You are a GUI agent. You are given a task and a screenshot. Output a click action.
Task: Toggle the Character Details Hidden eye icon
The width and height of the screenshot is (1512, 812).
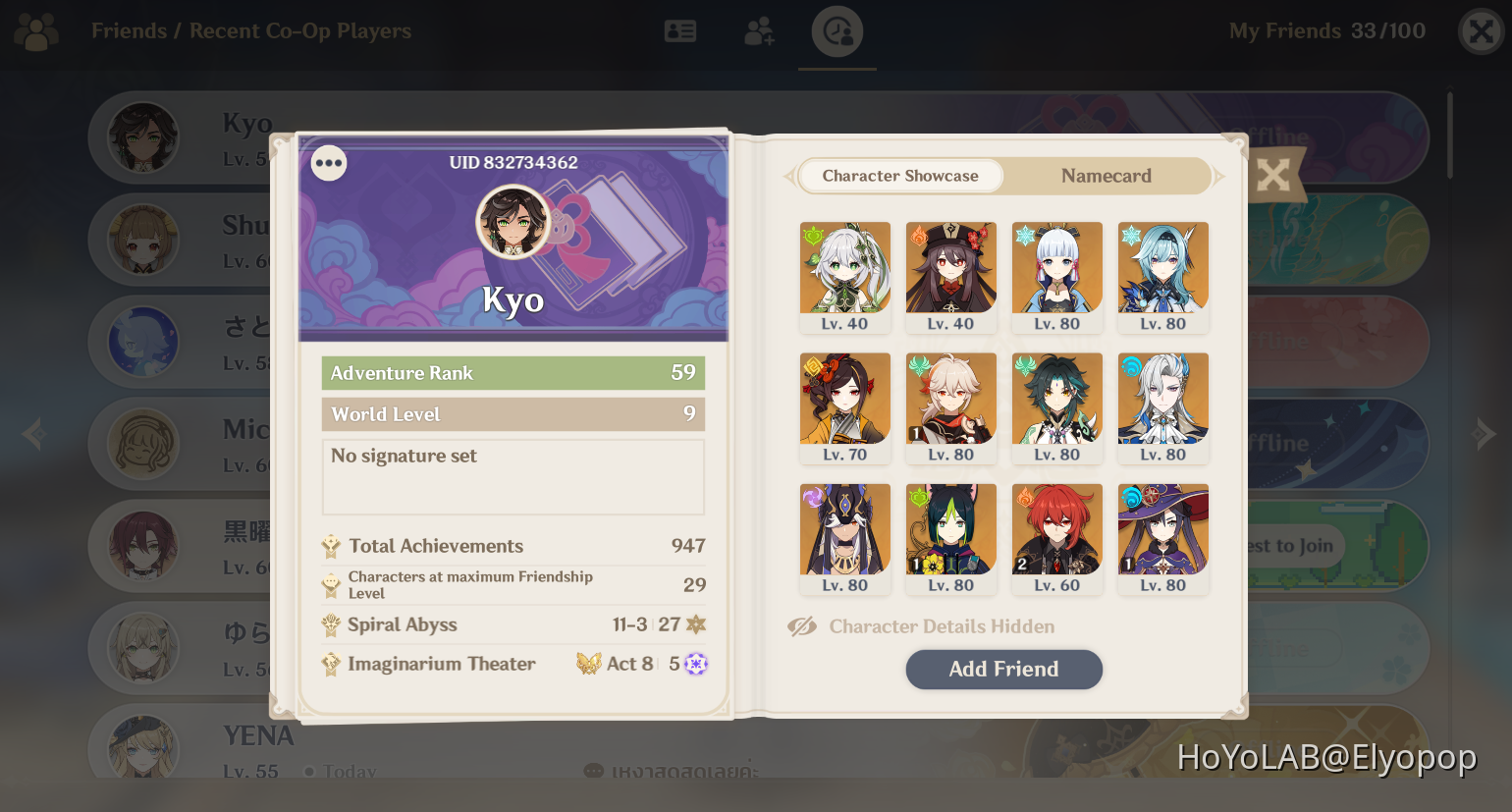click(x=802, y=625)
